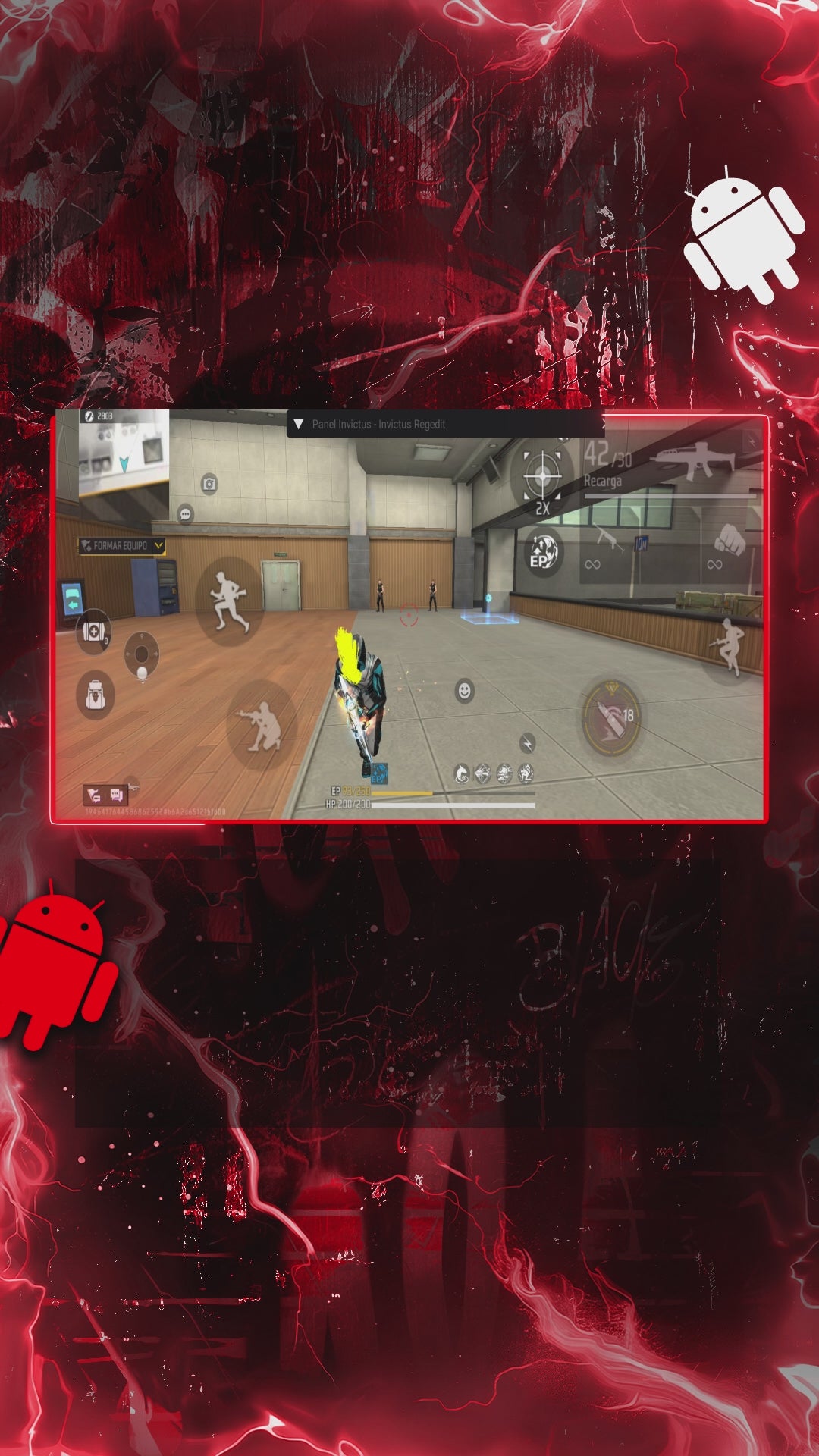819x1456 pixels.
Task: Use the medkit button
Action: (x=93, y=630)
